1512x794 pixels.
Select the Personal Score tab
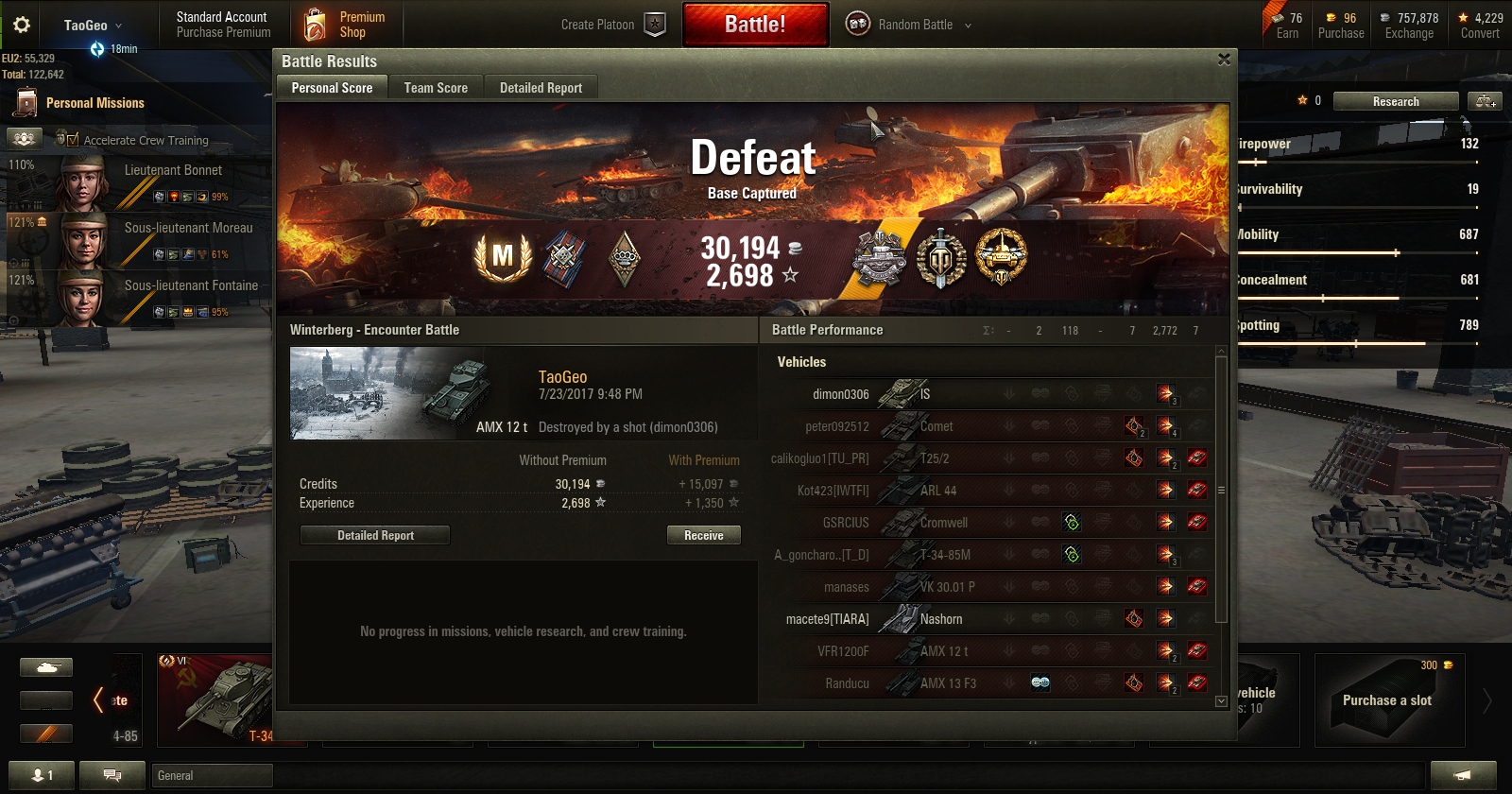[x=332, y=88]
